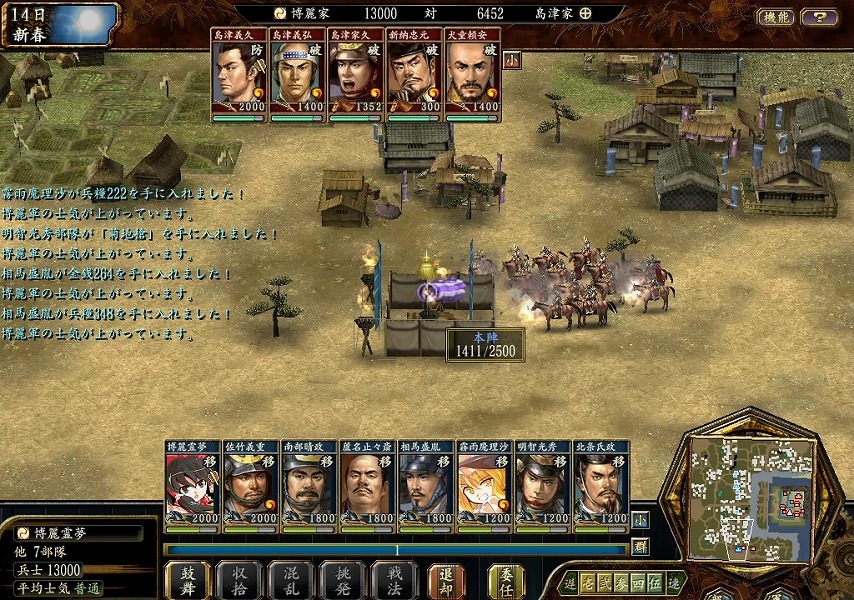The height and width of the screenshot is (600, 854).
Task: Select enemy officer 犬童頼安 portrait
Action: click(x=471, y=75)
